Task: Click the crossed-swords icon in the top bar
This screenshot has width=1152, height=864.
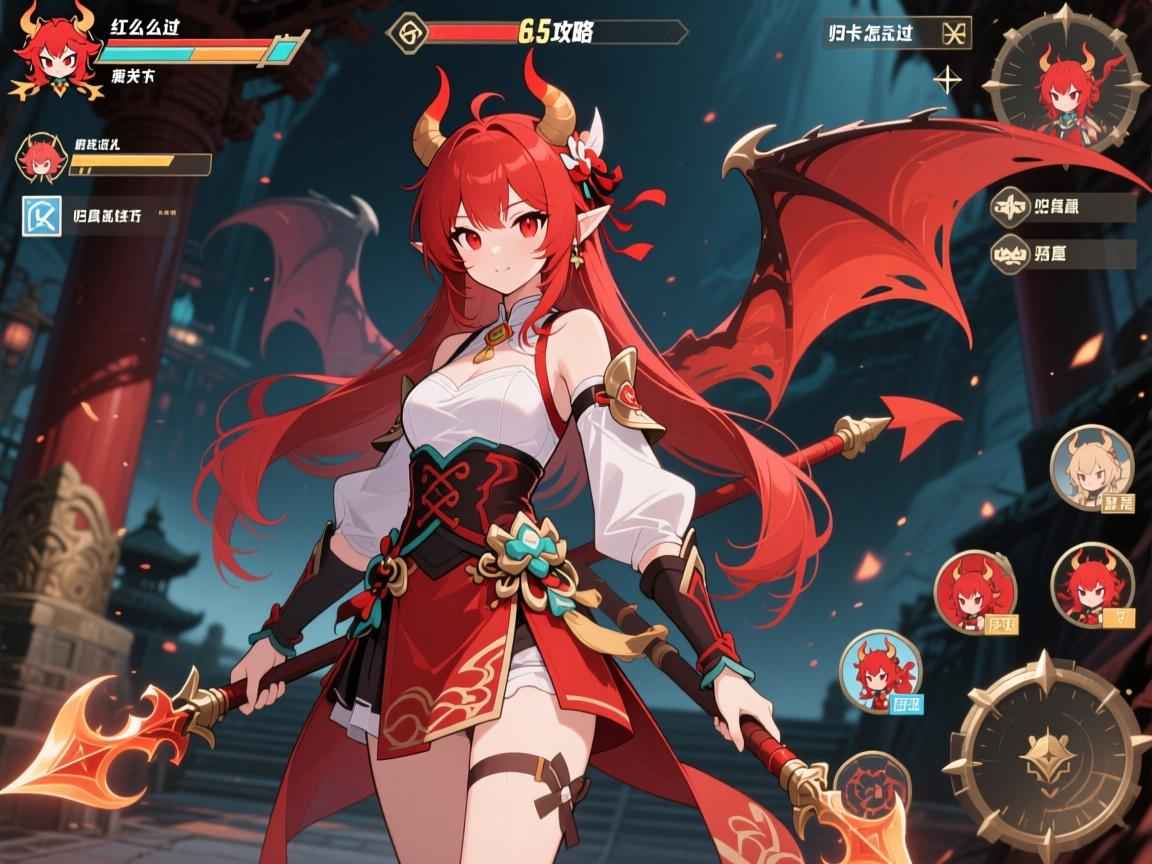Action: [x=955, y=33]
